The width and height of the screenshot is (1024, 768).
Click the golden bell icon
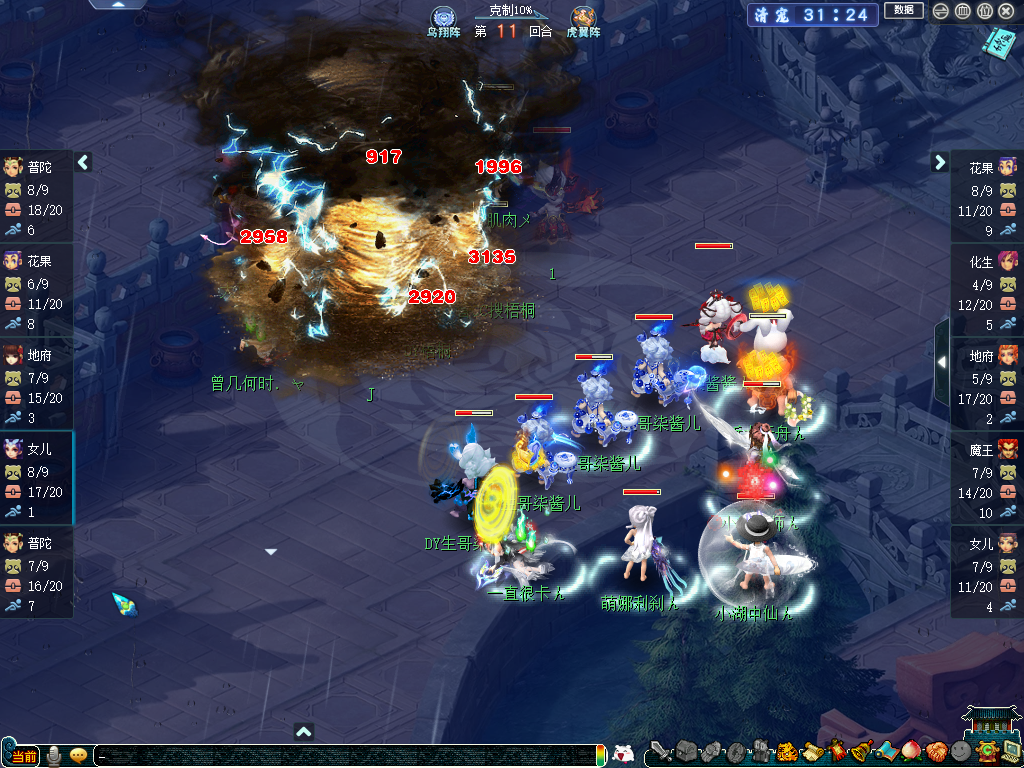click(860, 751)
